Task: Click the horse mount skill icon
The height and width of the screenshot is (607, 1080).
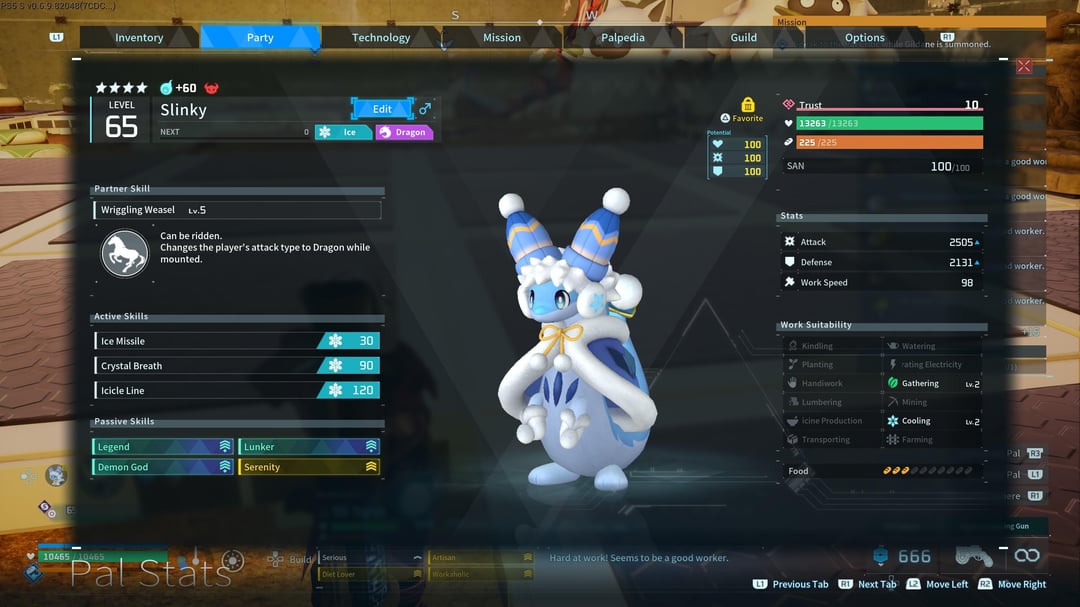Action: 125,253
